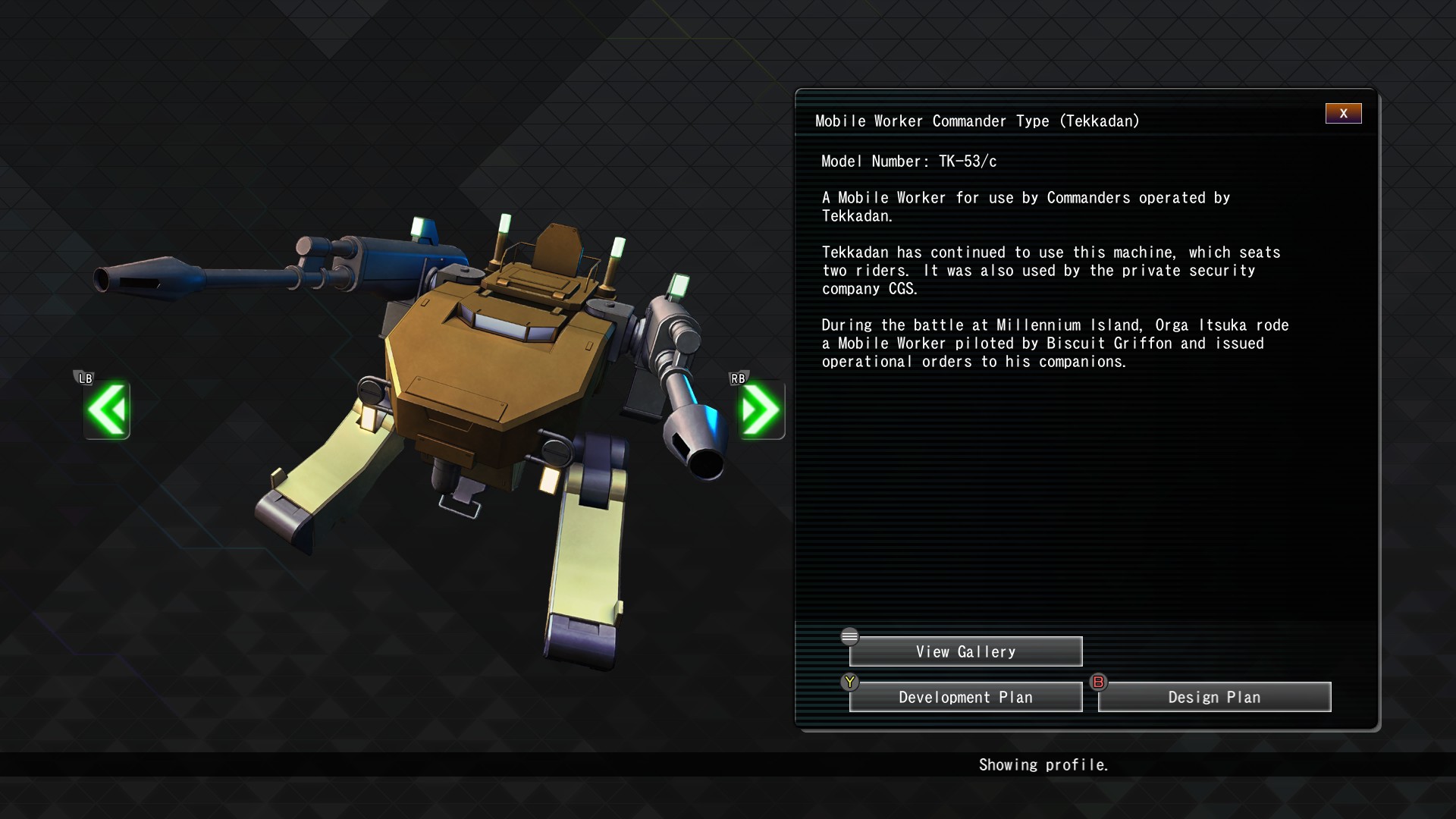
Task: Open the View Gallery button
Action: click(x=965, y=652)
